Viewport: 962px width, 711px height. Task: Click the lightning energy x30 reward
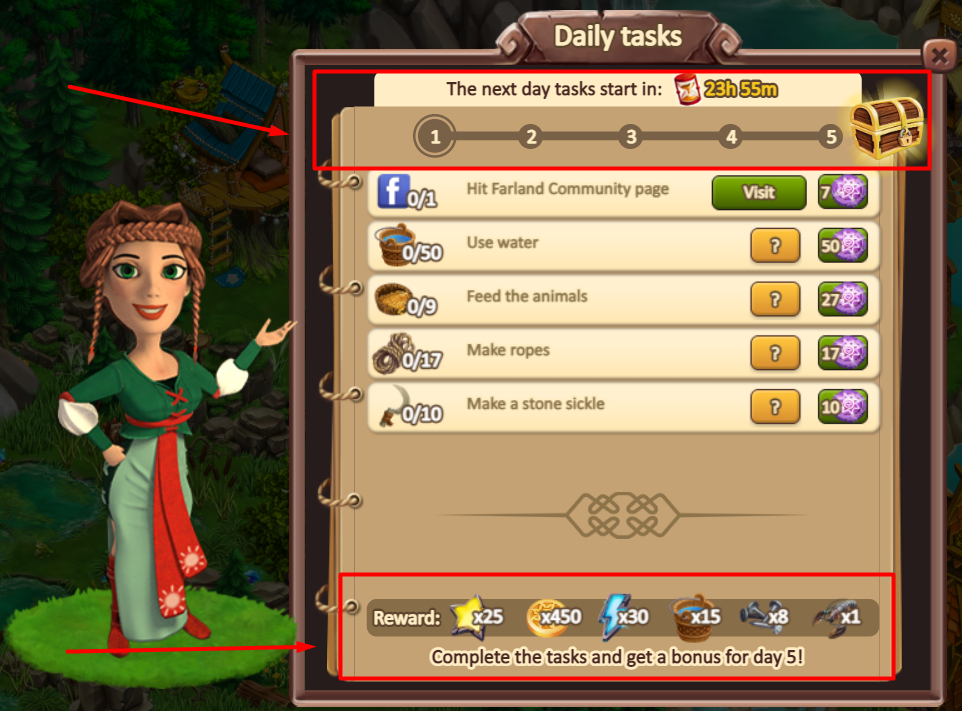click(612, 617)
